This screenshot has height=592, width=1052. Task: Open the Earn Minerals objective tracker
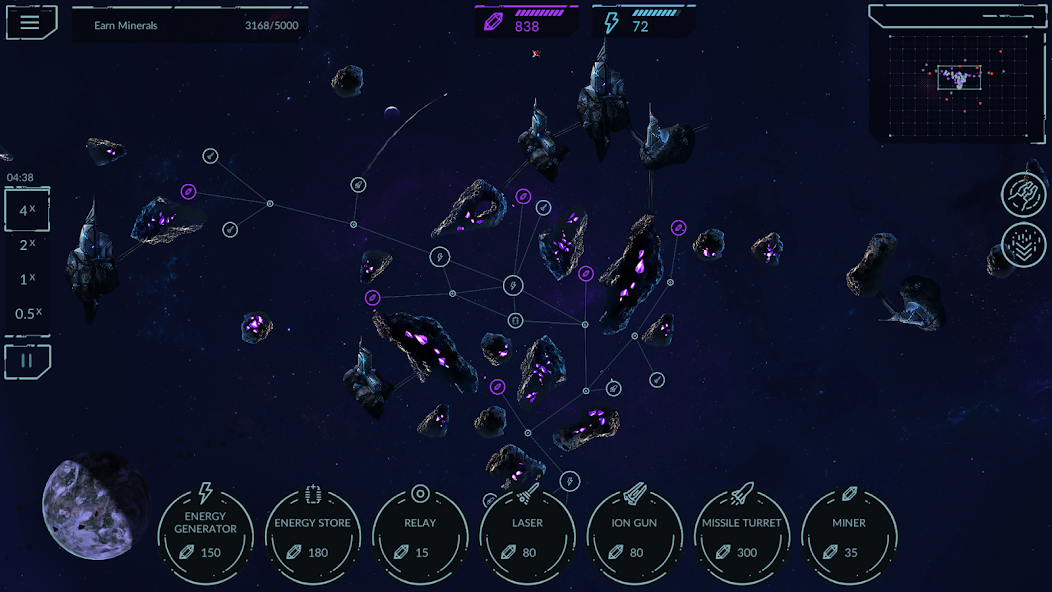[188, 25]
